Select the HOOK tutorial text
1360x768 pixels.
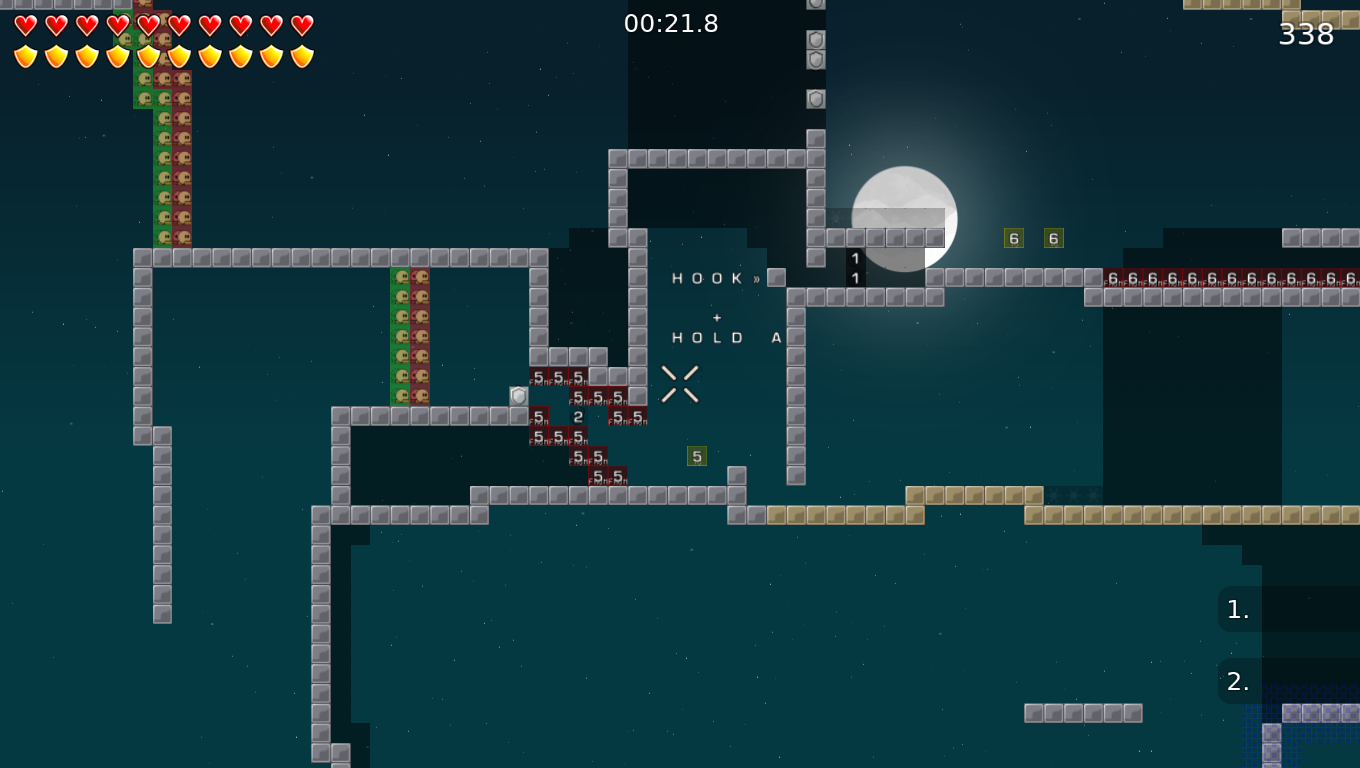click(x=707, y=278)
